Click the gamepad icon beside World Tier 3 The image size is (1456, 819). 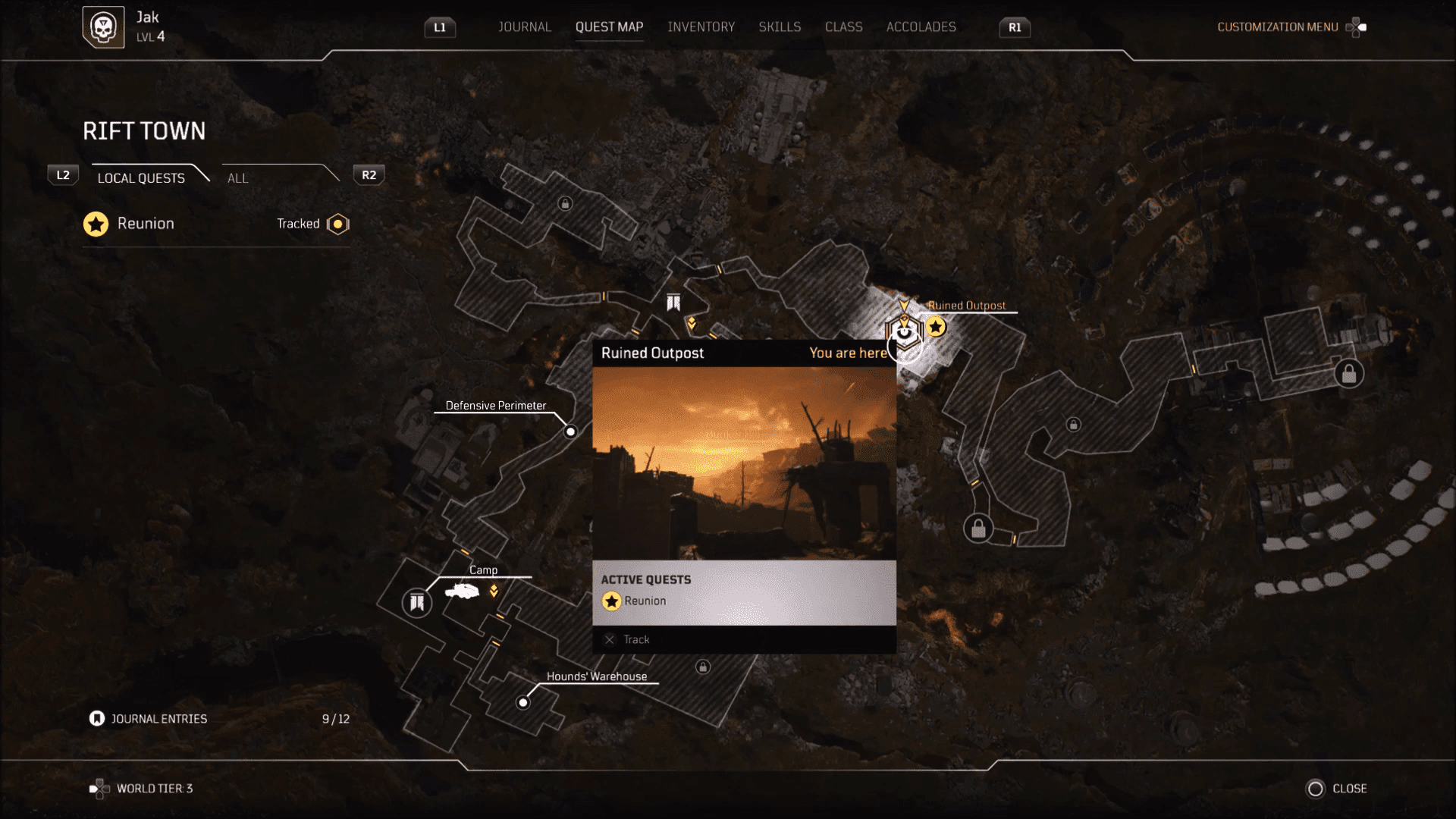click(x=98, y=788)
